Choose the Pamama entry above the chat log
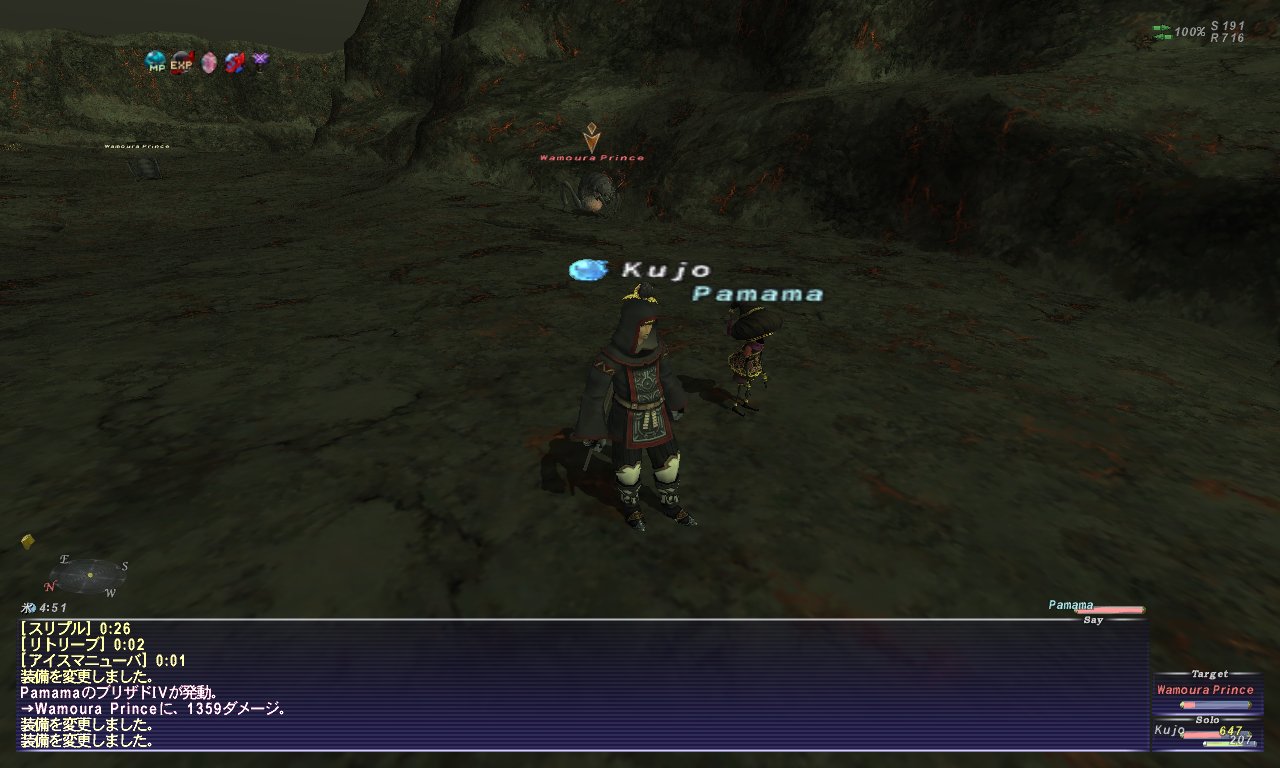Viewport: 1280px width, 768px height. (x=1071, y=605)
